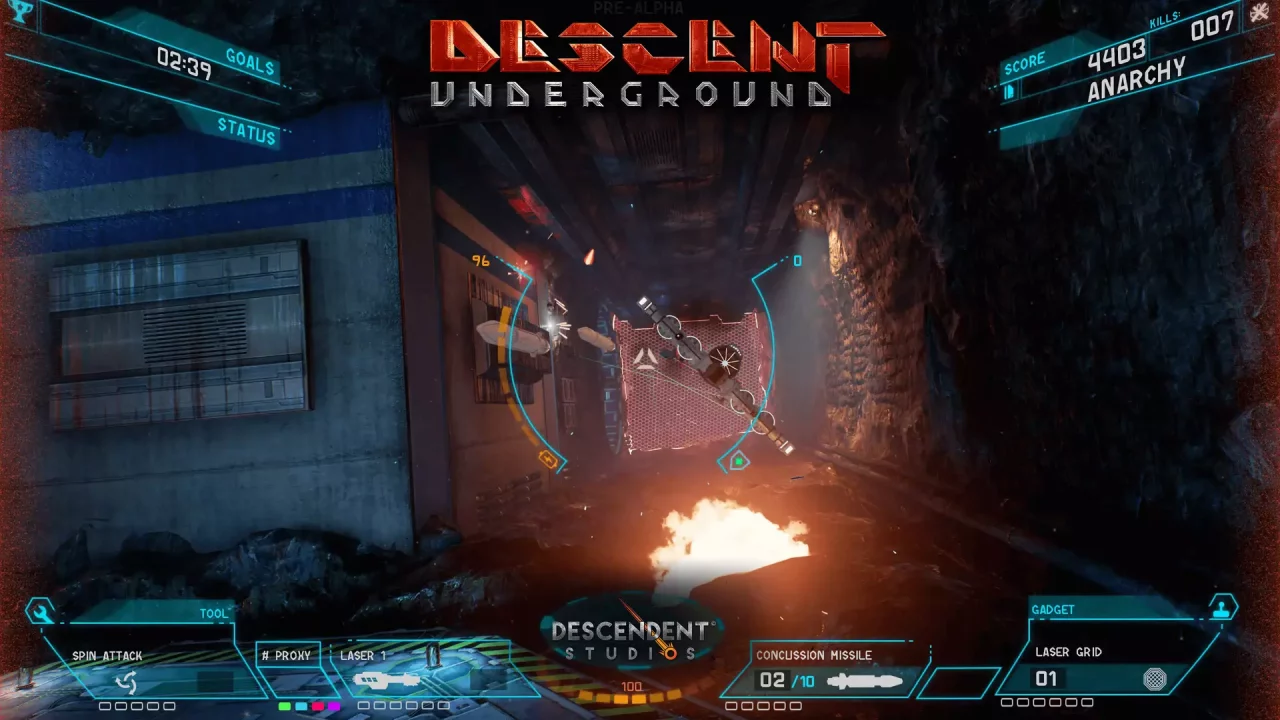The height and width of the screenshot is (720, 1280).
Task: Click the CONCUSSION MISSILE 02/10 counter
Action: click(x=787, y=679)
